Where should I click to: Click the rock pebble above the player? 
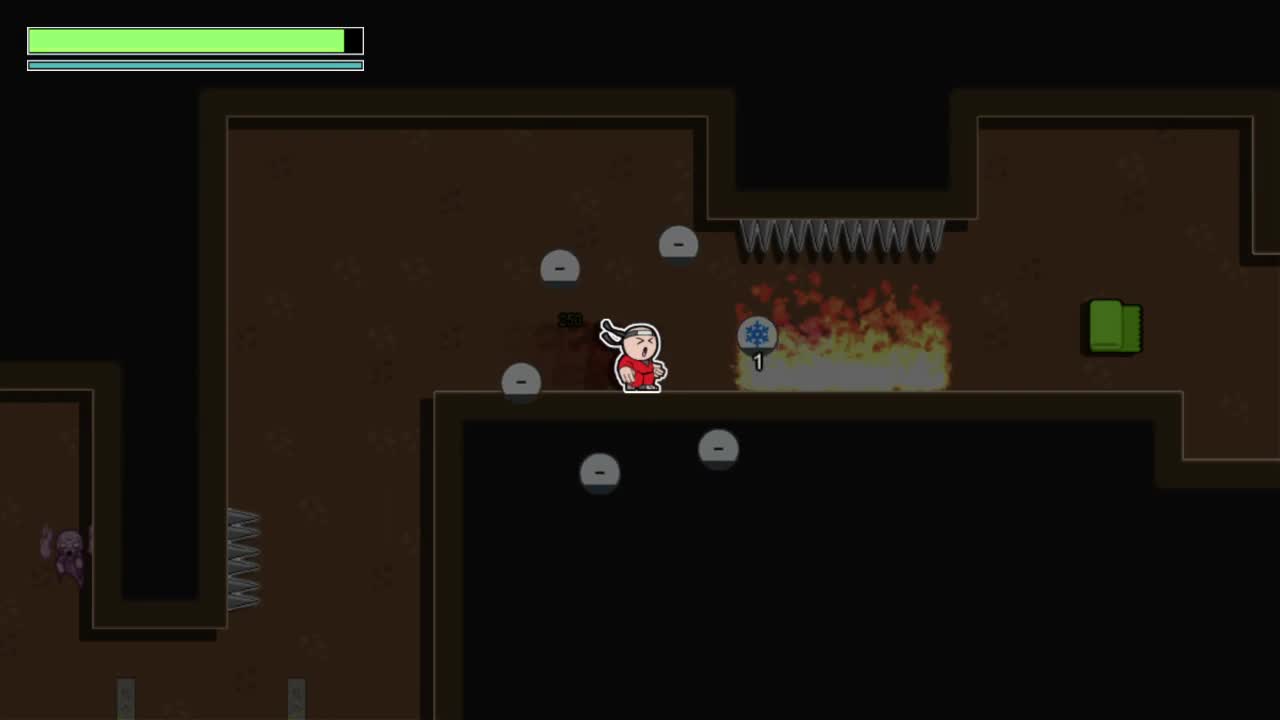pos(559,267)
